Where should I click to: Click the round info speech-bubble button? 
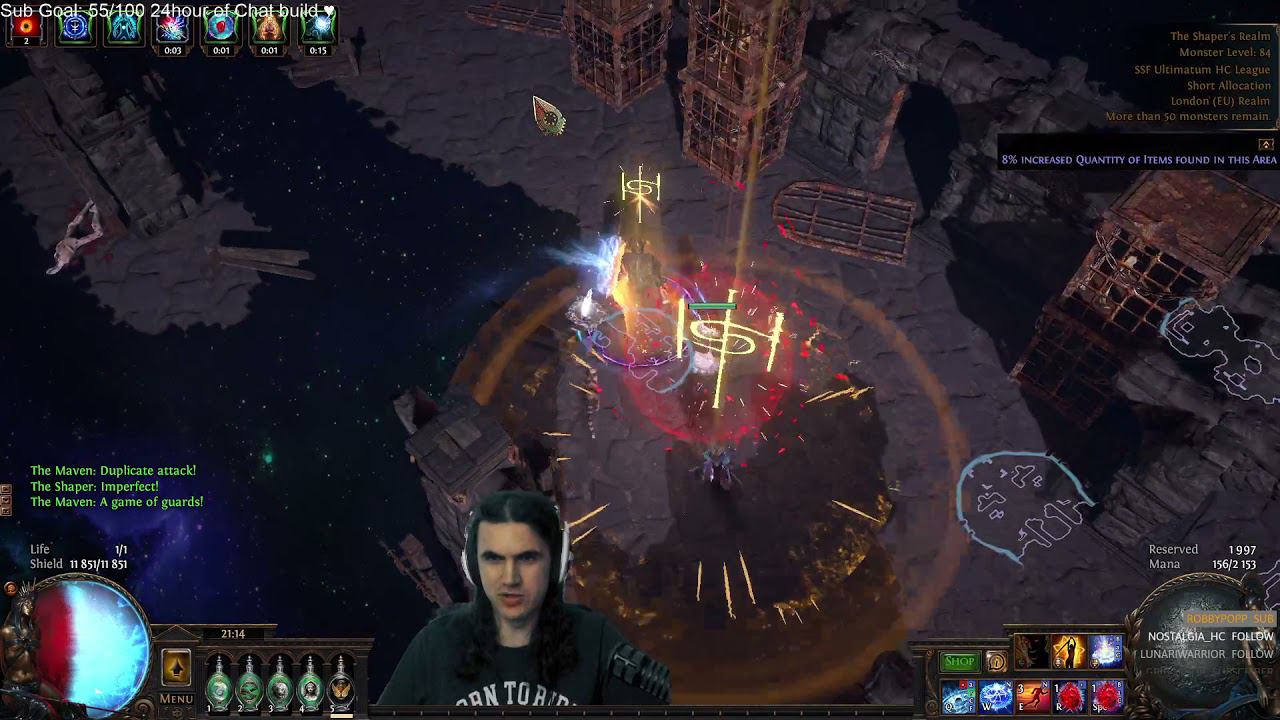coord(996,661)
